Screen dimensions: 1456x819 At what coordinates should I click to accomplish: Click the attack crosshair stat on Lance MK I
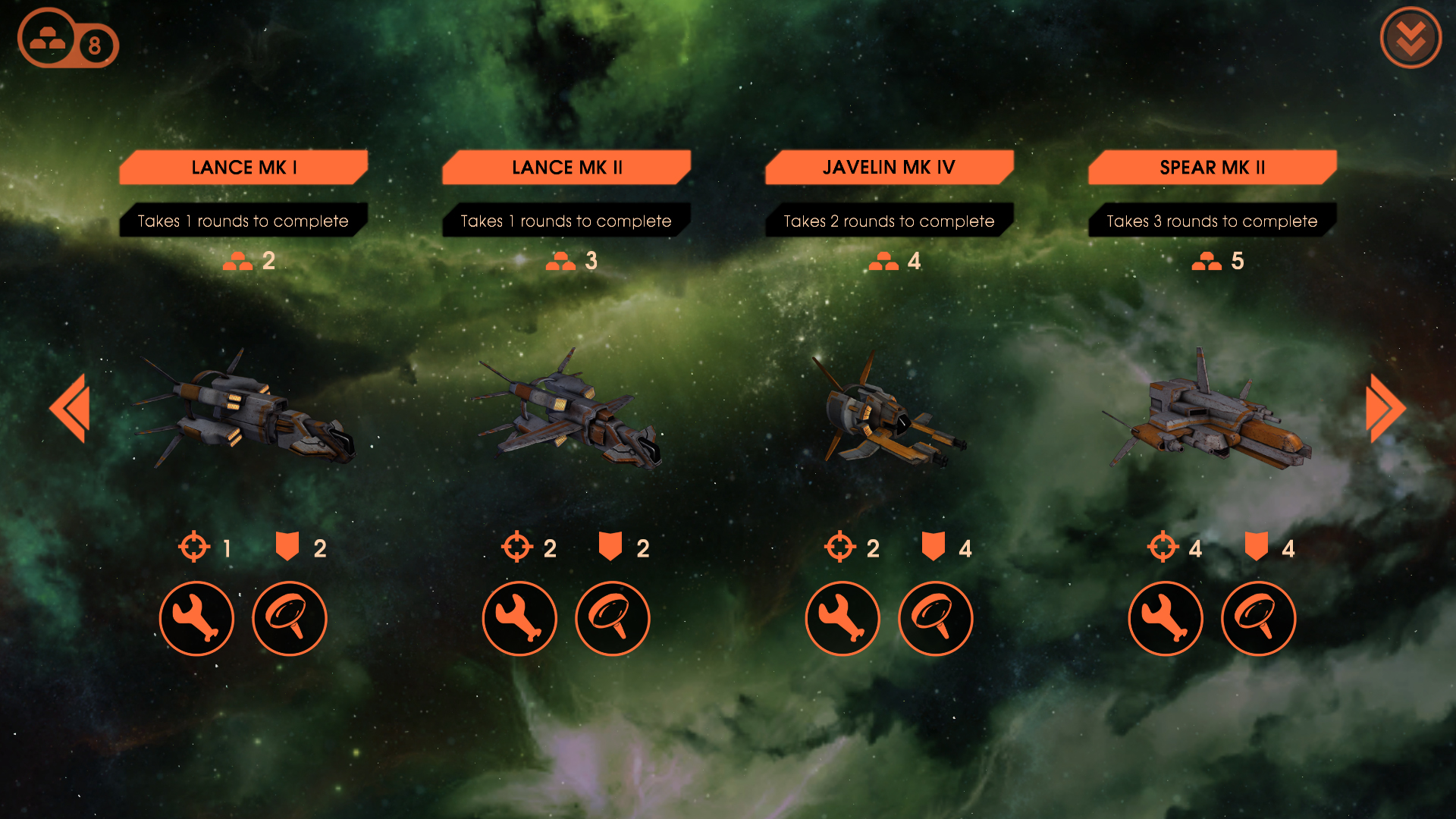(195, 546)
